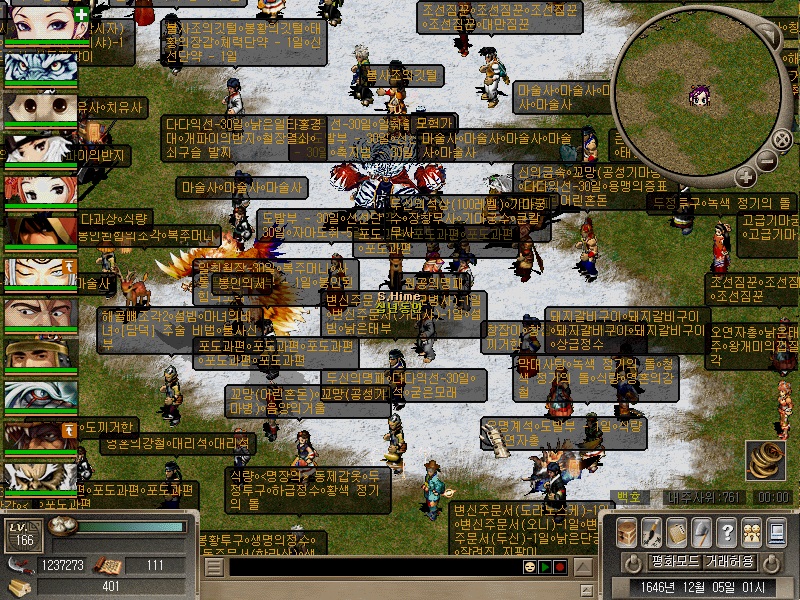Open the chat list menu button
Viewport: 800px width, 600px height.
(214, 567)
